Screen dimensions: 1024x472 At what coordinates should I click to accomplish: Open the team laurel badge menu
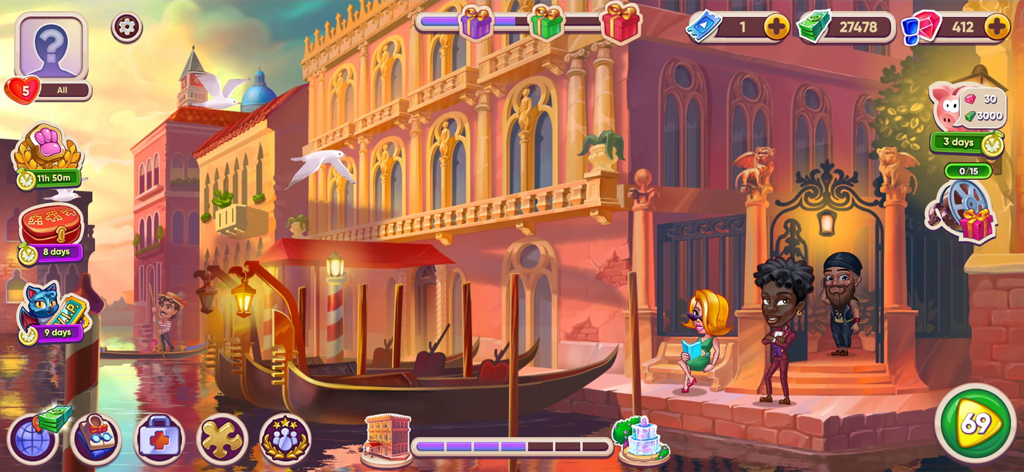coord(285,438)
